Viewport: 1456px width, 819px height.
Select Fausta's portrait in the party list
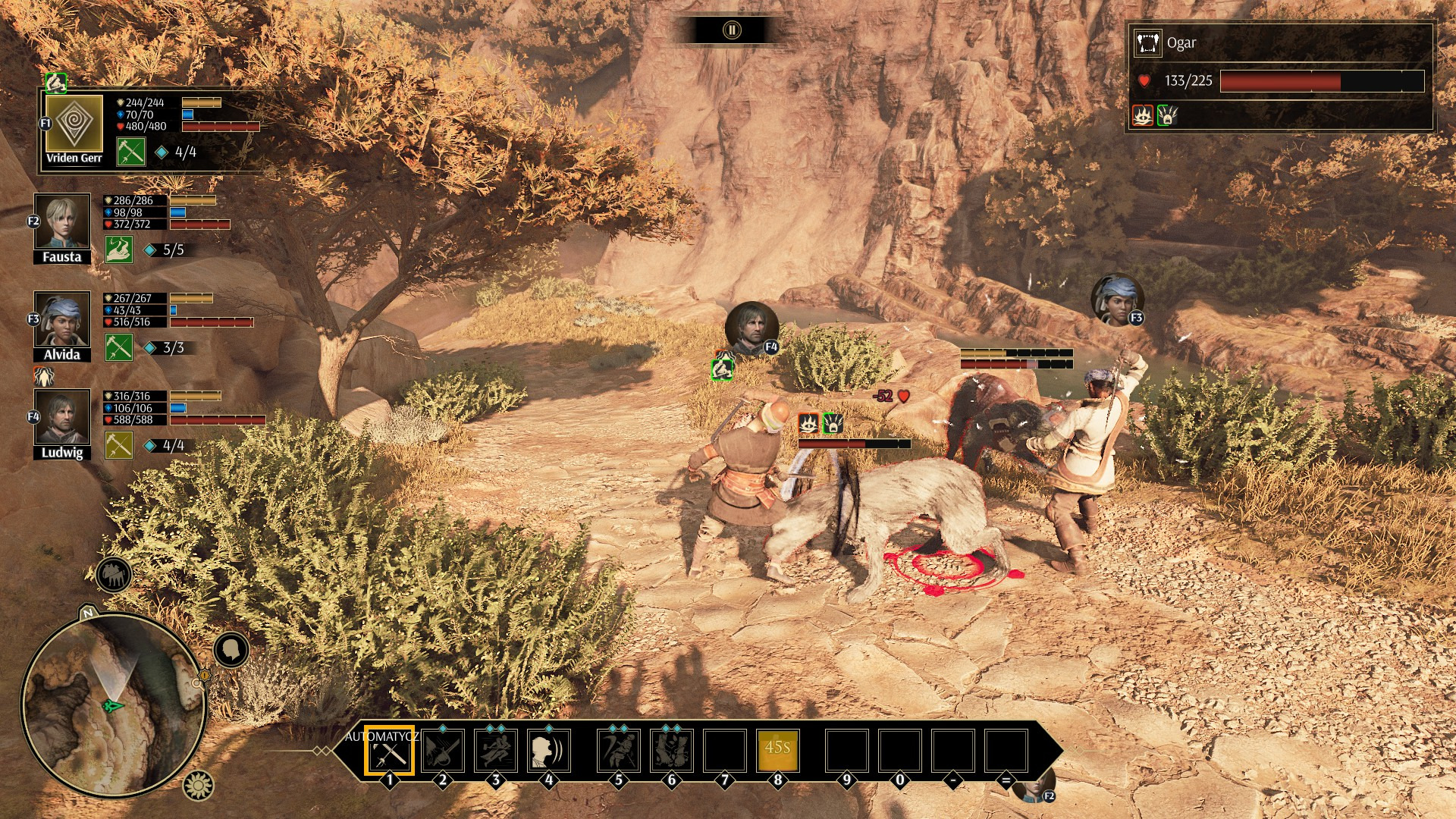tap(61, 221)
